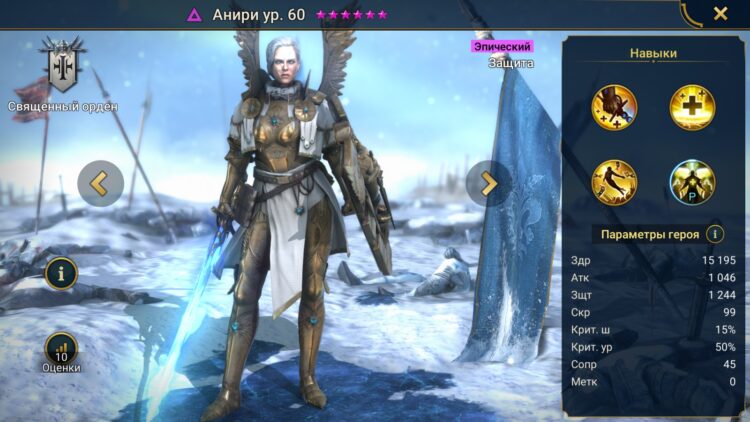Open the Оценки ratings button
This screenshot has width=750, height=422.
click(x=61, y=350)
